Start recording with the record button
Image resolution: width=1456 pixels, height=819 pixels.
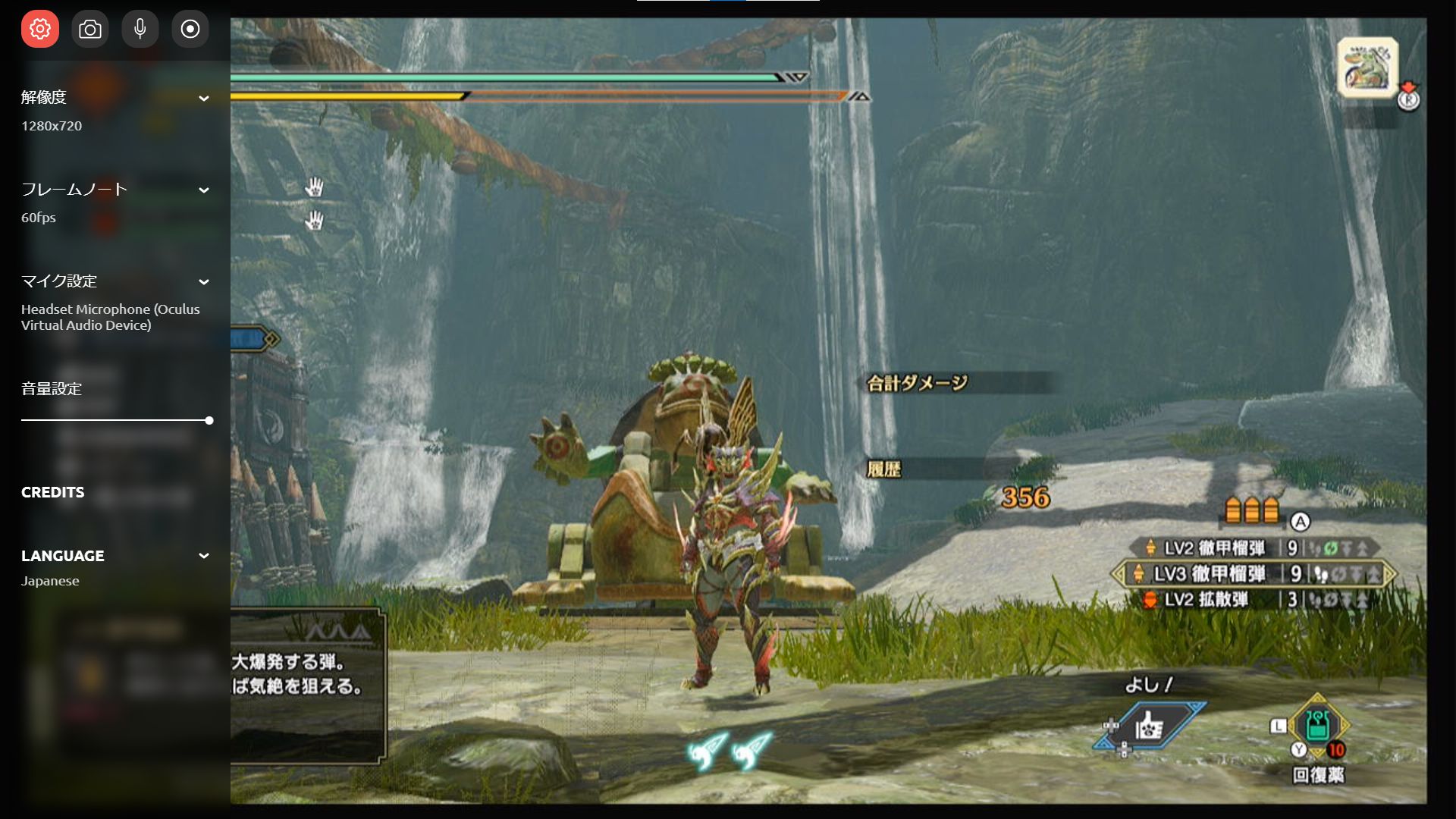tap(190, 29)
